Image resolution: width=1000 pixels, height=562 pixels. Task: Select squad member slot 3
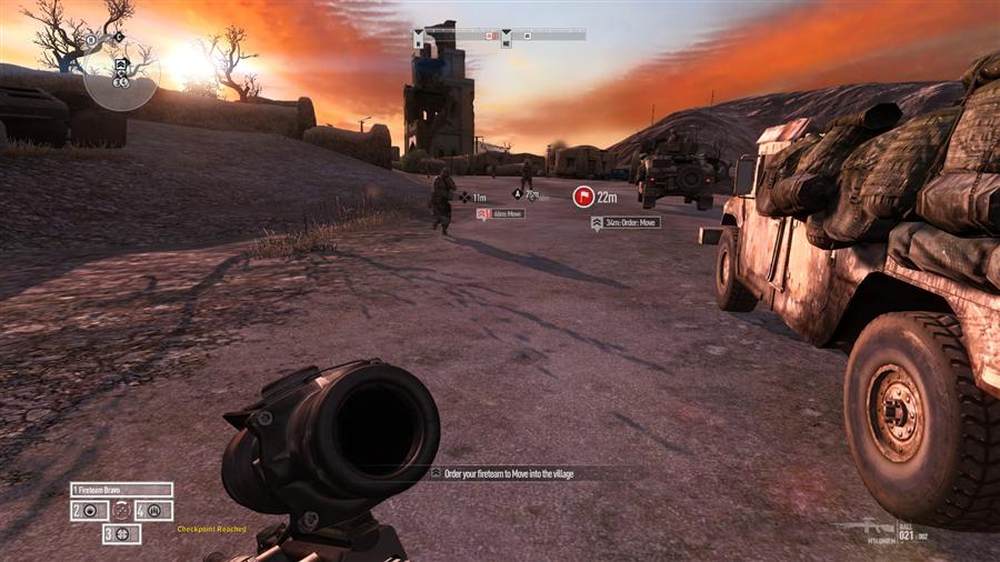point(121,534)
